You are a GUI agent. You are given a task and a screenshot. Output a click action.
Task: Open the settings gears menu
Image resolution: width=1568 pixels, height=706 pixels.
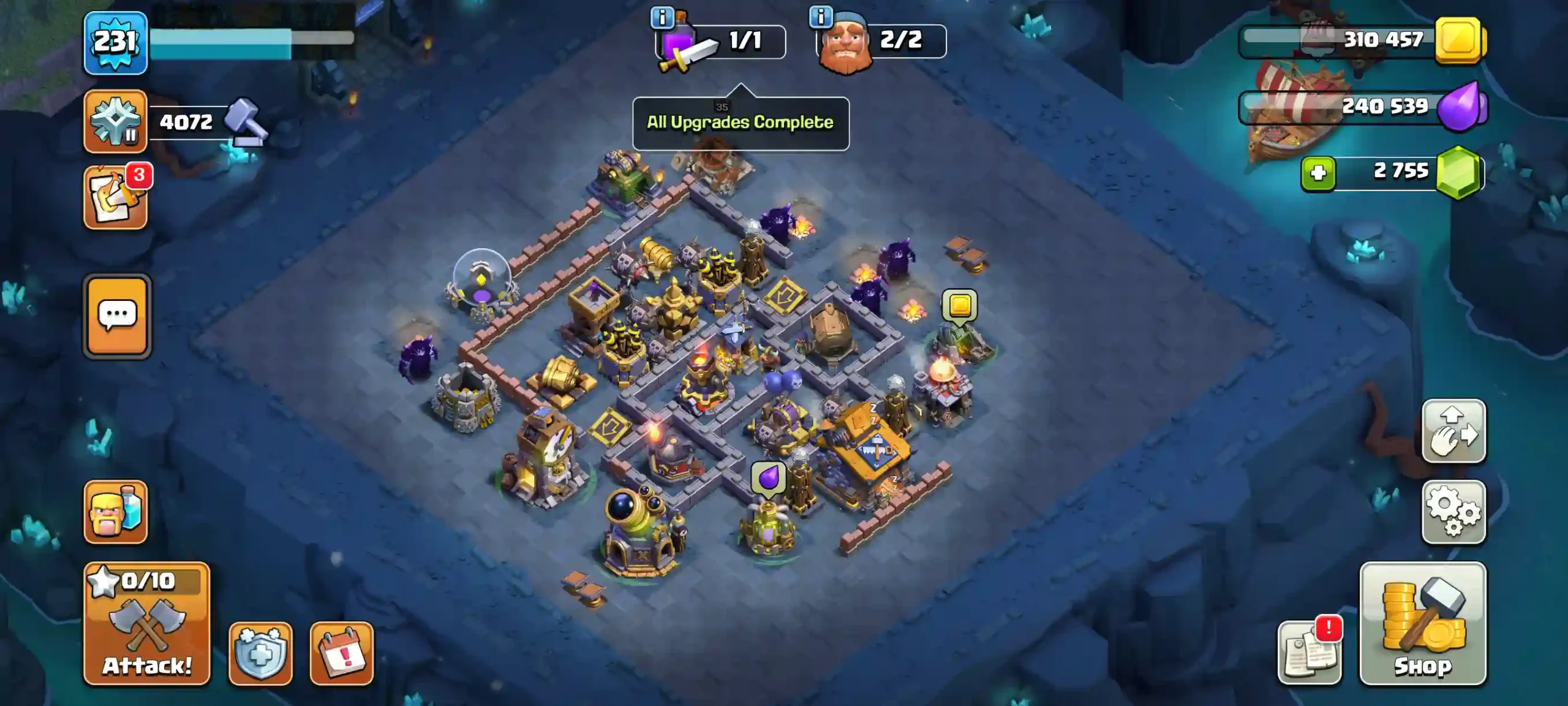tap(1453, 512)
